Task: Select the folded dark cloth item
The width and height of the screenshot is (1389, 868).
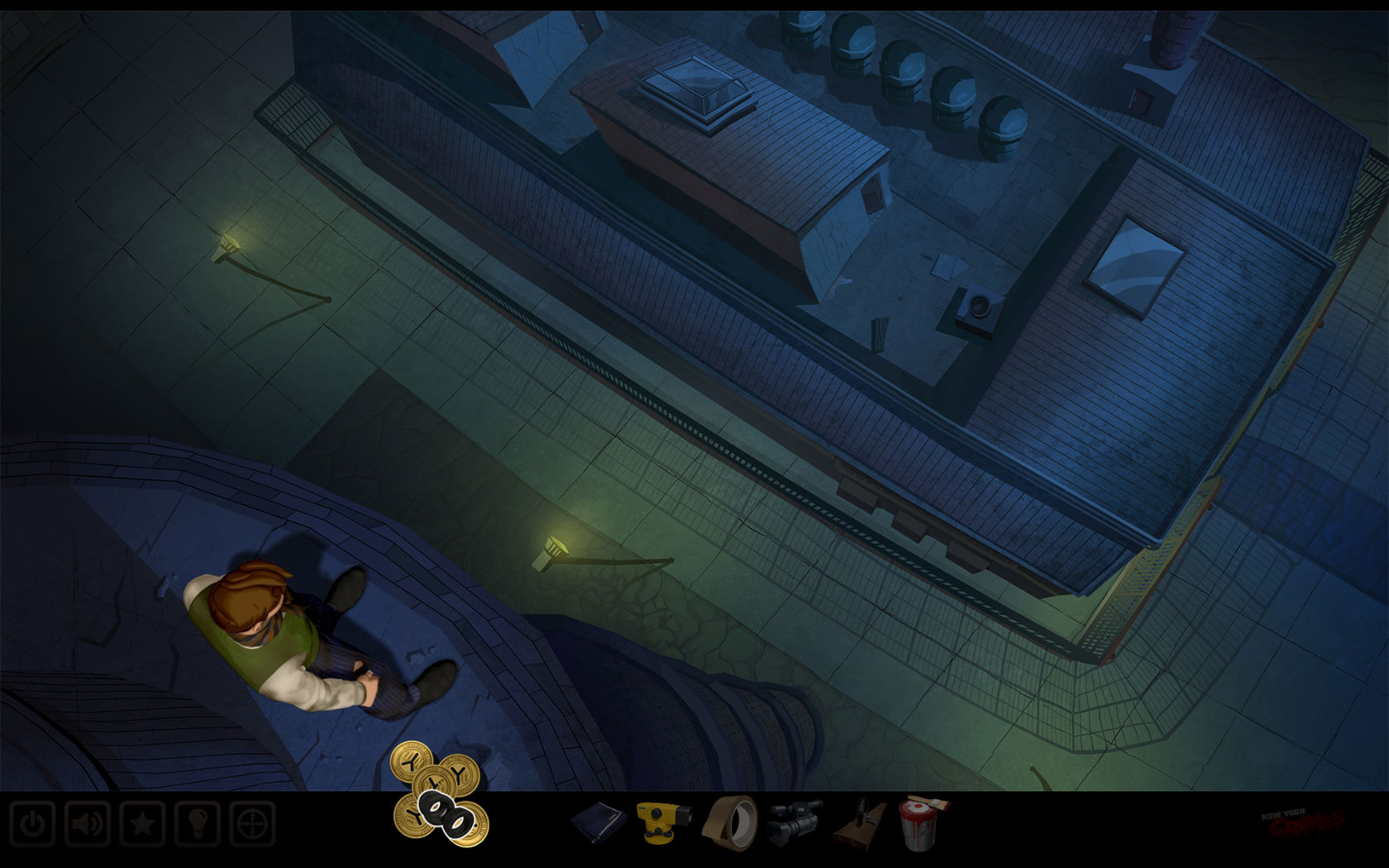Action: [599, 821]
